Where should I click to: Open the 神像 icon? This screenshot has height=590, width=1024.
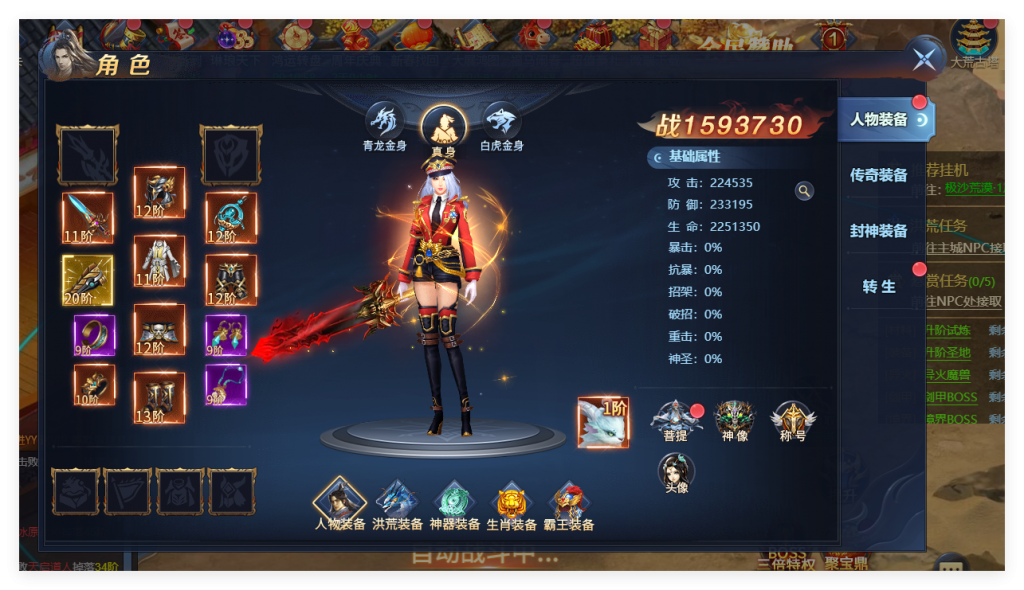pos(734,418)
